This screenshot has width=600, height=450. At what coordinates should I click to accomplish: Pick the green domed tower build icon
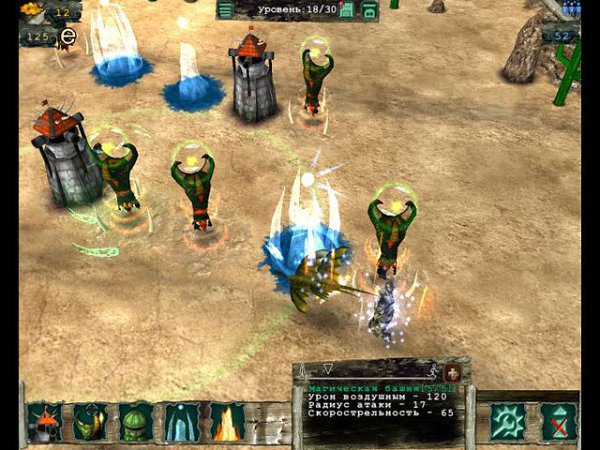(x=136, y=422)
